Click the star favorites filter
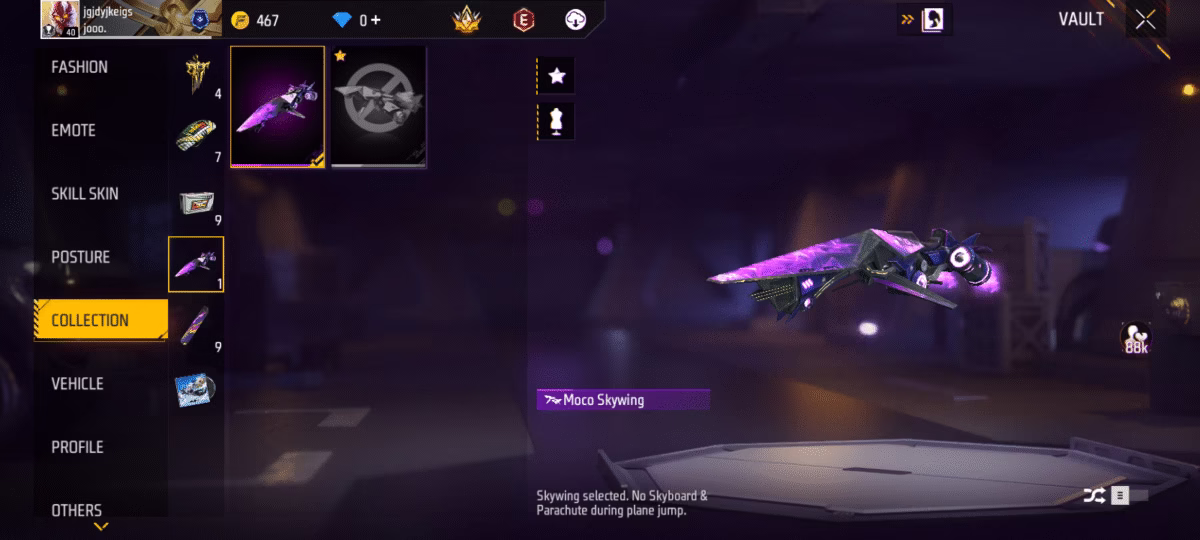 coord(557,76)
